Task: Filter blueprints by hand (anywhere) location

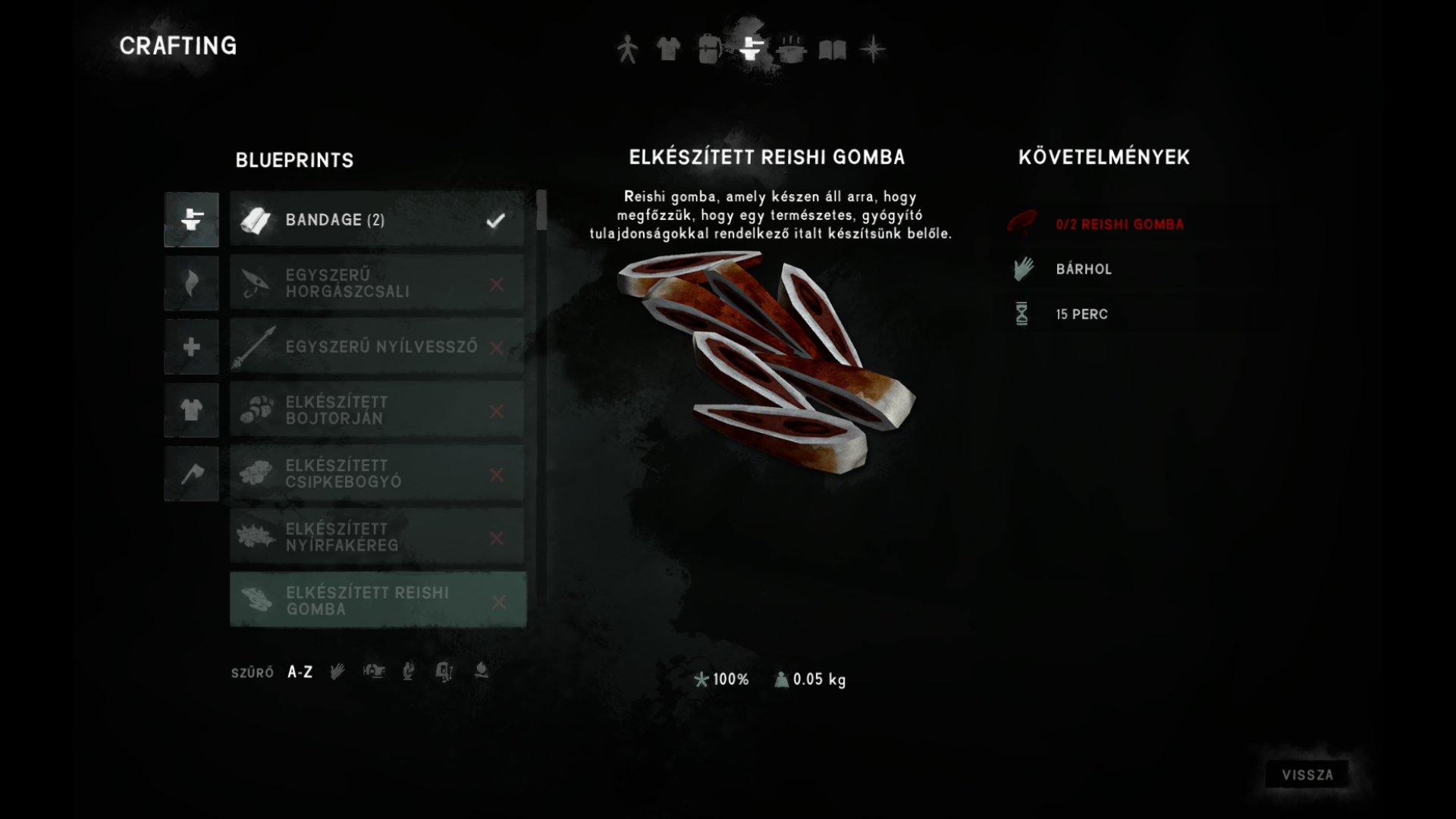Action: [337, 672]
